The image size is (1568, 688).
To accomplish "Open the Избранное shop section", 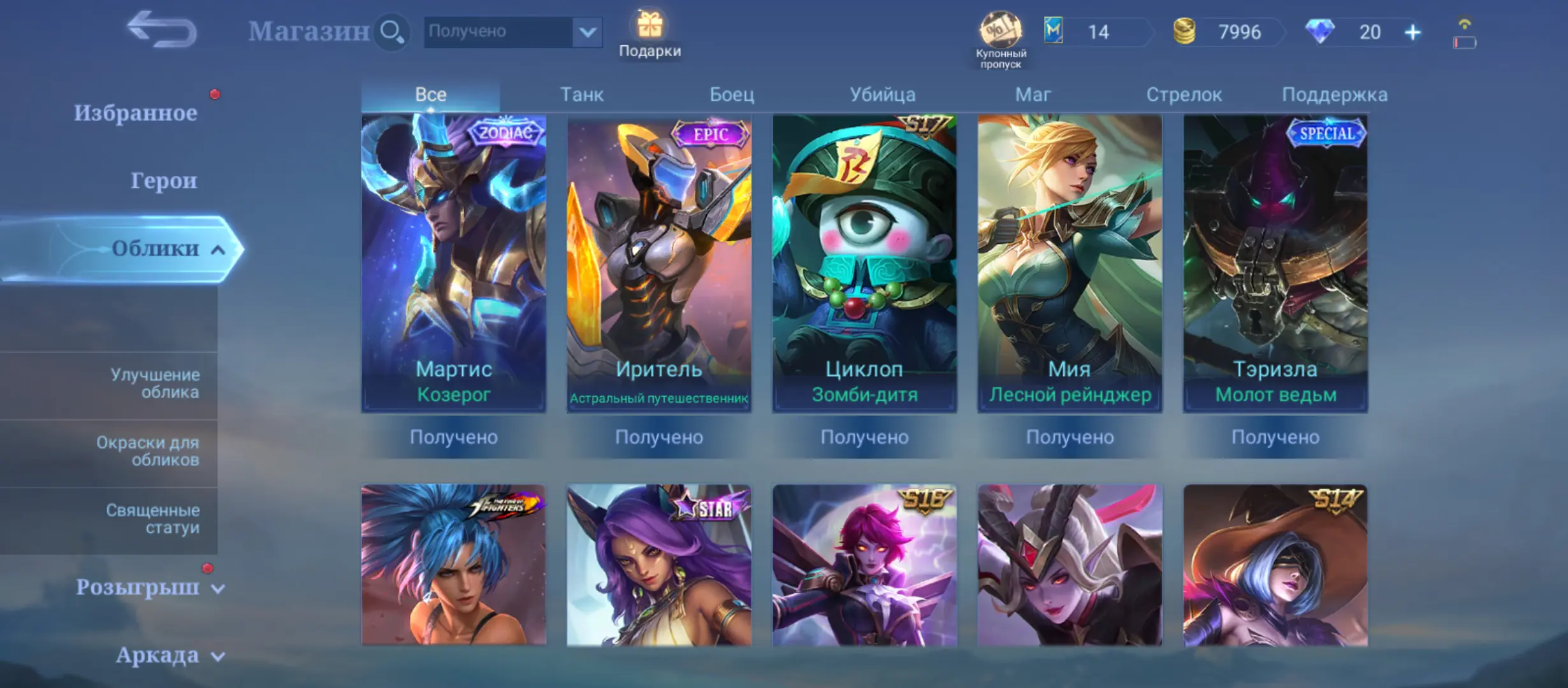I will (x=135, y=113).
